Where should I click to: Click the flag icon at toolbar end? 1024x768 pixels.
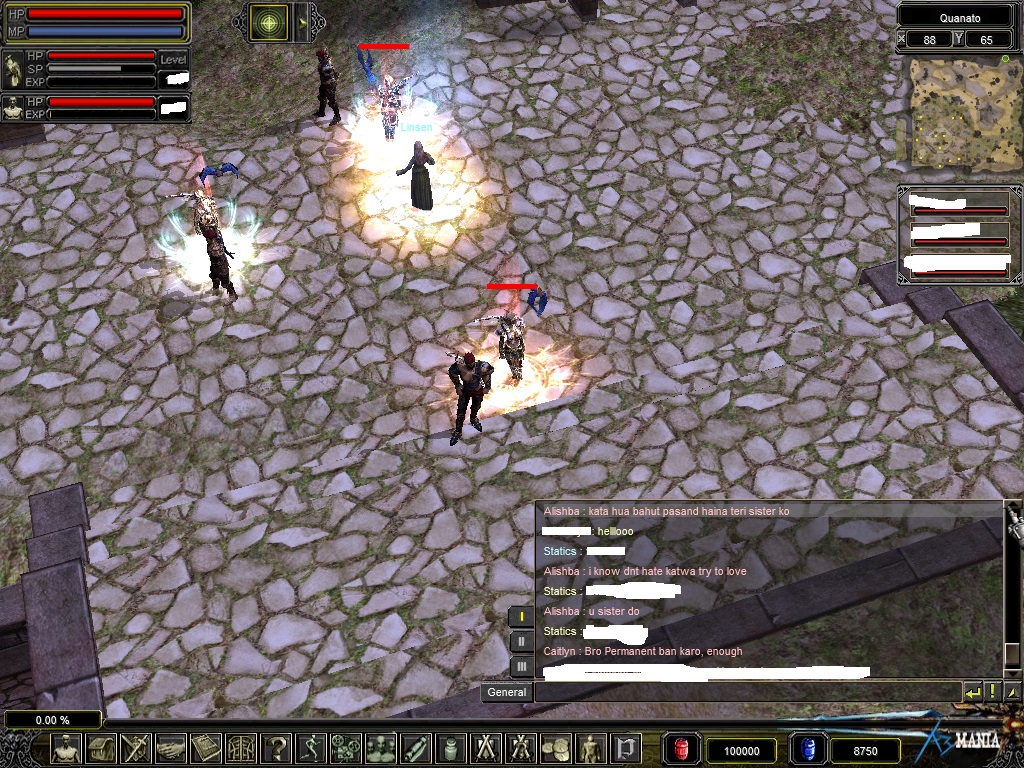coord(626,748)
